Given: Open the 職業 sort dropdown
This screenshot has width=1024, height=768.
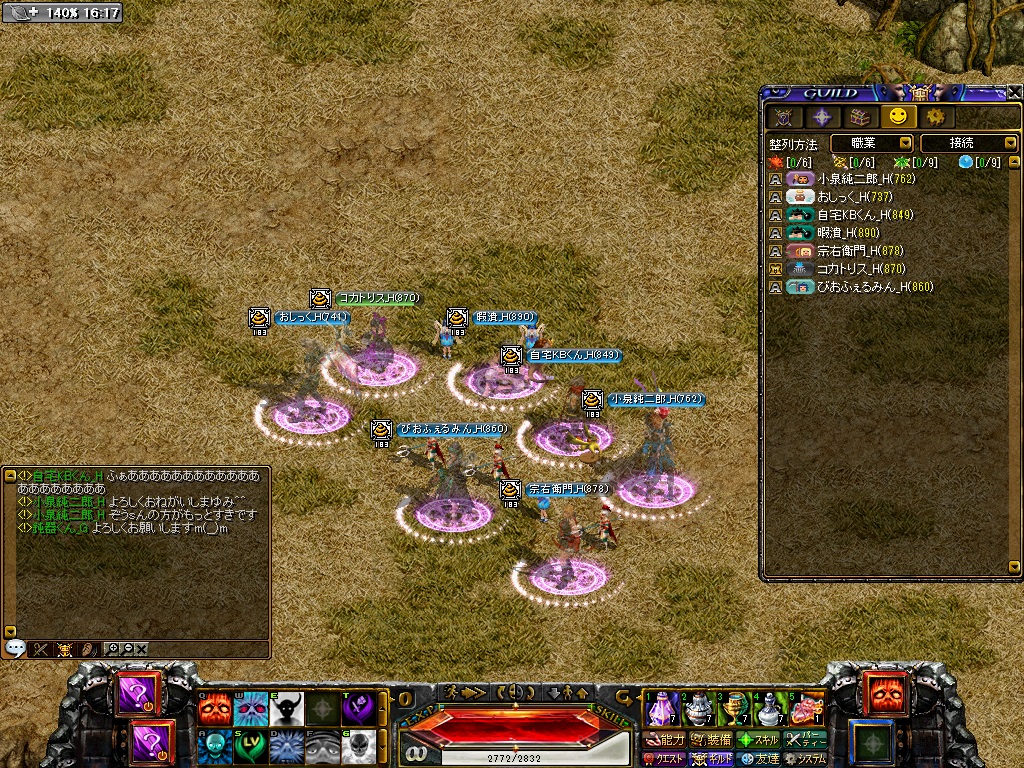Looking at the screenshot, I should click(x=871, y=143).
